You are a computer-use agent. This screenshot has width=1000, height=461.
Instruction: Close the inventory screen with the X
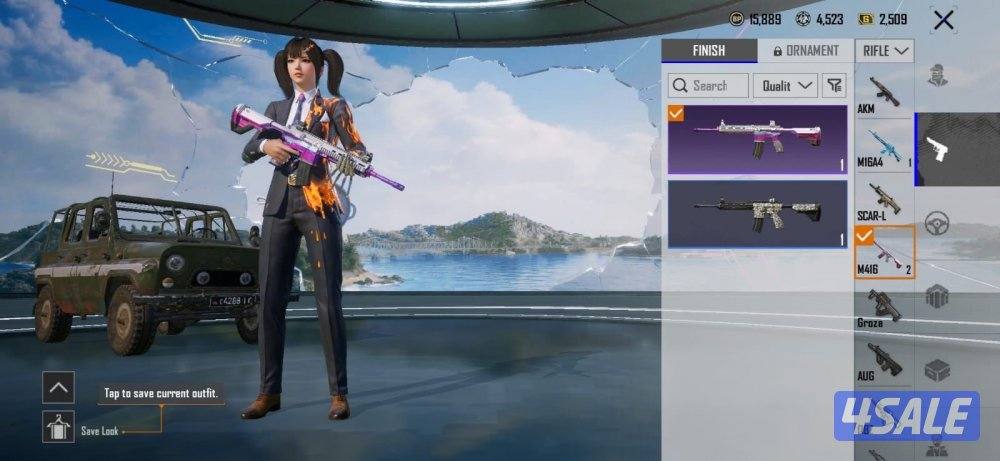click(x=942, y=19)
